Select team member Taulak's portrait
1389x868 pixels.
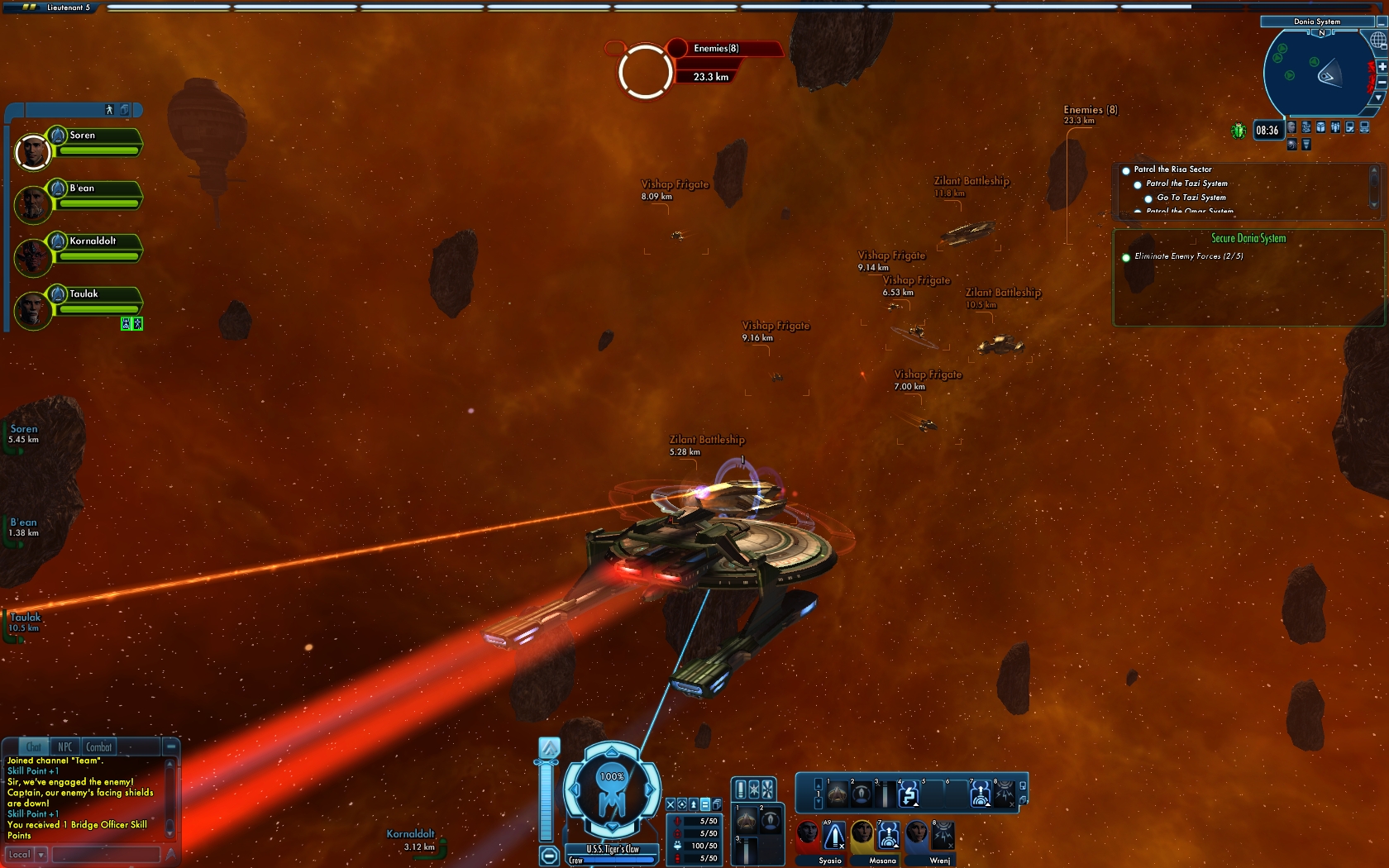tap(33, 310)
